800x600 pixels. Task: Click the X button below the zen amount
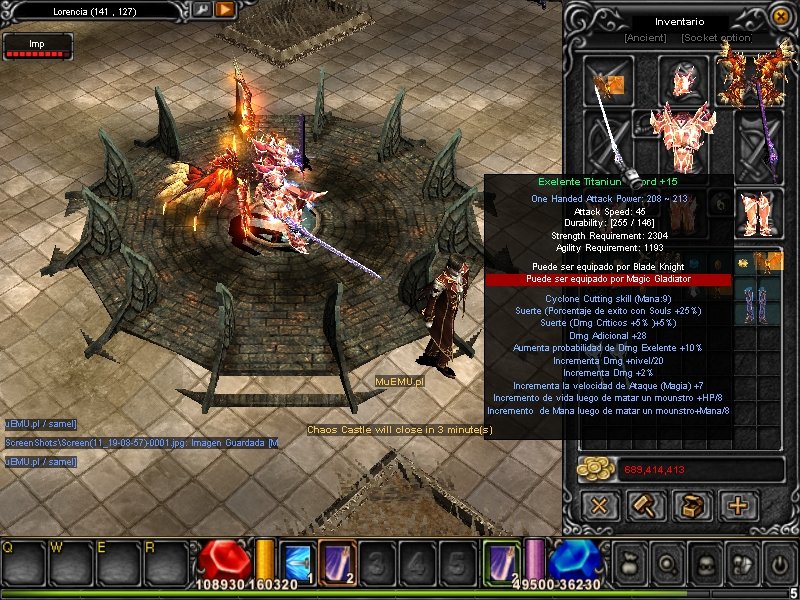coord(599,505)
